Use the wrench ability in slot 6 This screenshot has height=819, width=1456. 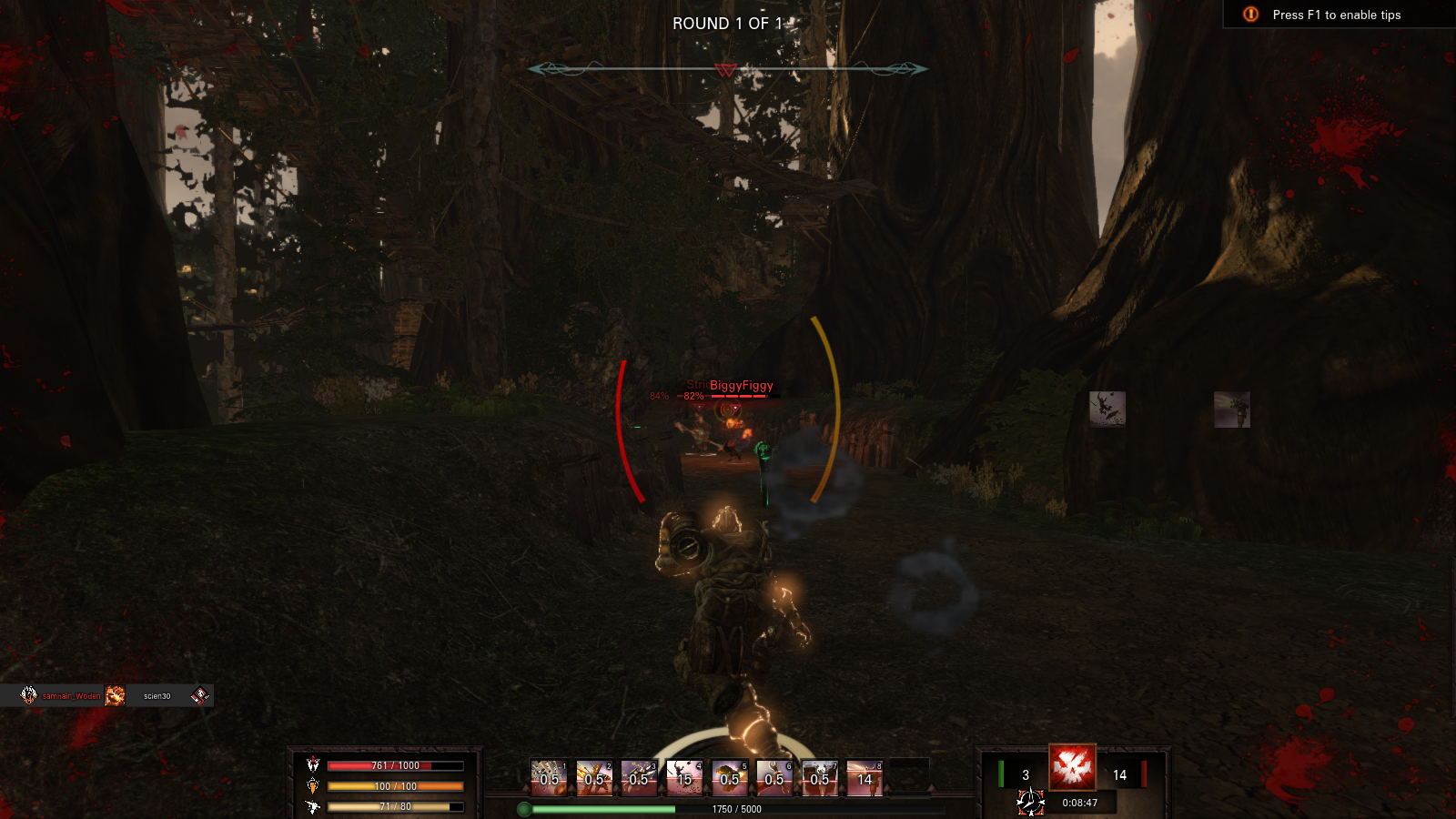774,778
